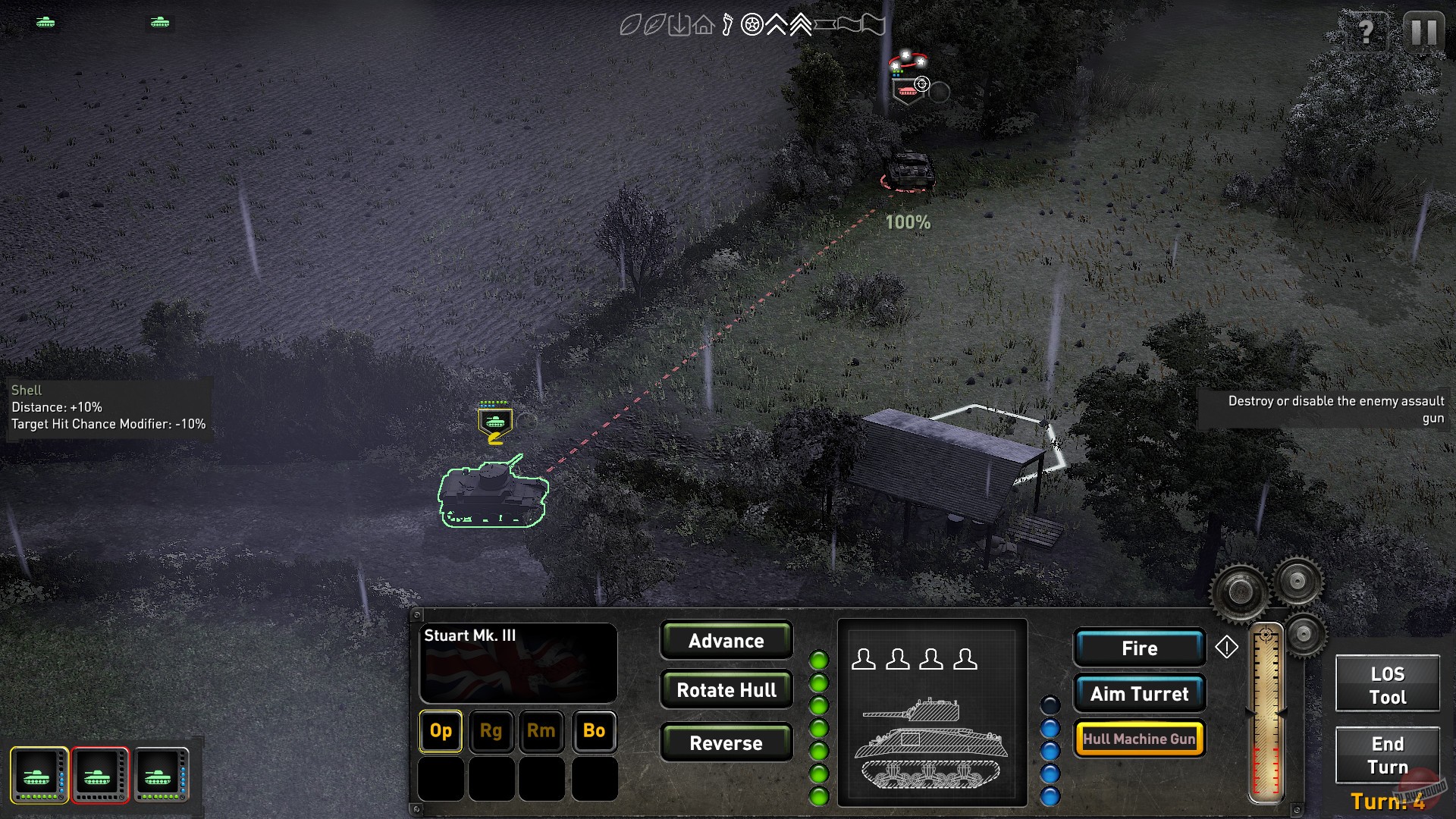The height and width of the screenshot is (819, 1456).
Task: Enable the Bo ammo slot
Action: coord(594,731)
